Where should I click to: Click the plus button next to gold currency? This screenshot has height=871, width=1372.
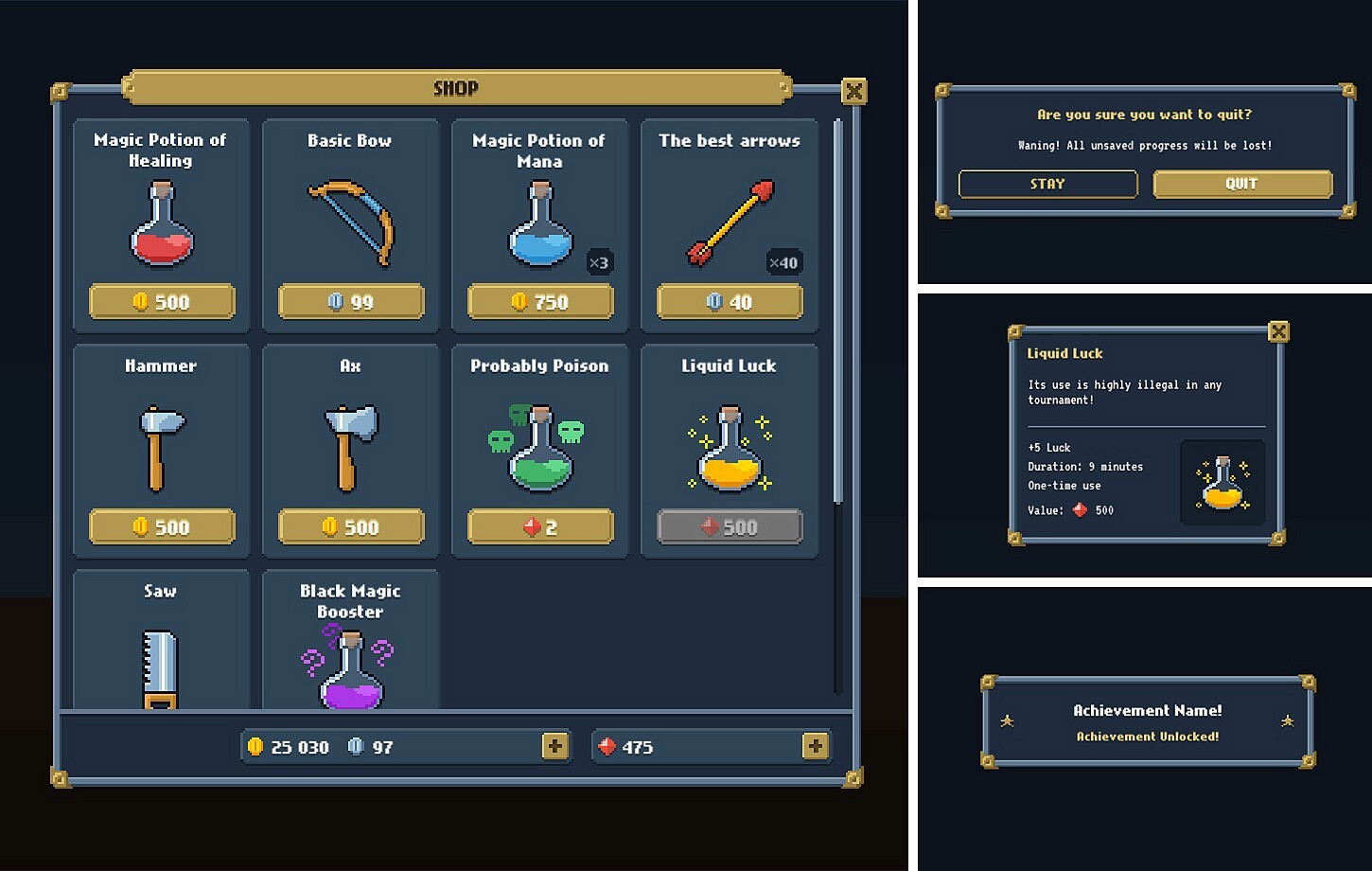[x=554, y=746]
